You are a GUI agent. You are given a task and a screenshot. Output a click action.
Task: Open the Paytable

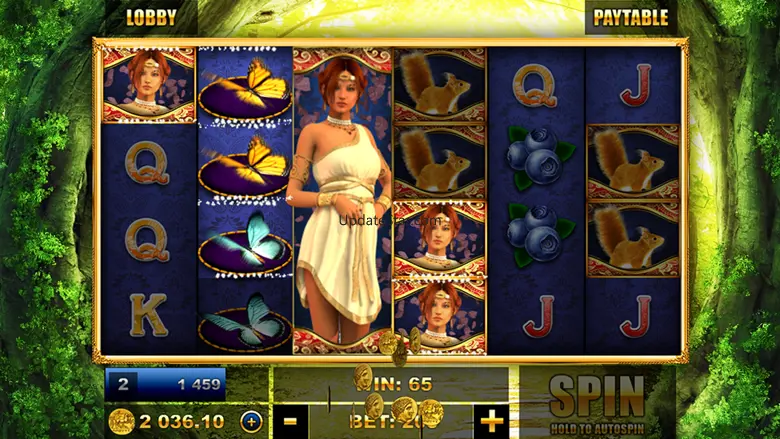[631, 17]
